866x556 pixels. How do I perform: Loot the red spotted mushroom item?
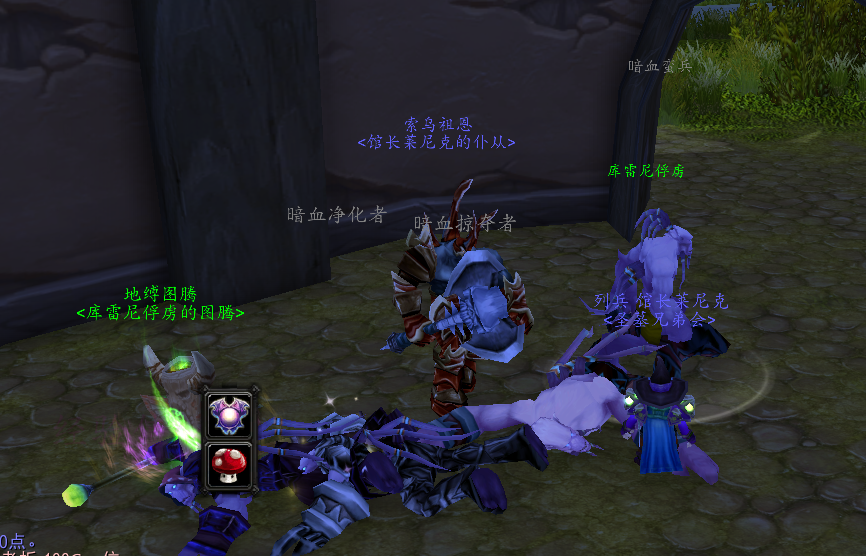coord(228,464)
